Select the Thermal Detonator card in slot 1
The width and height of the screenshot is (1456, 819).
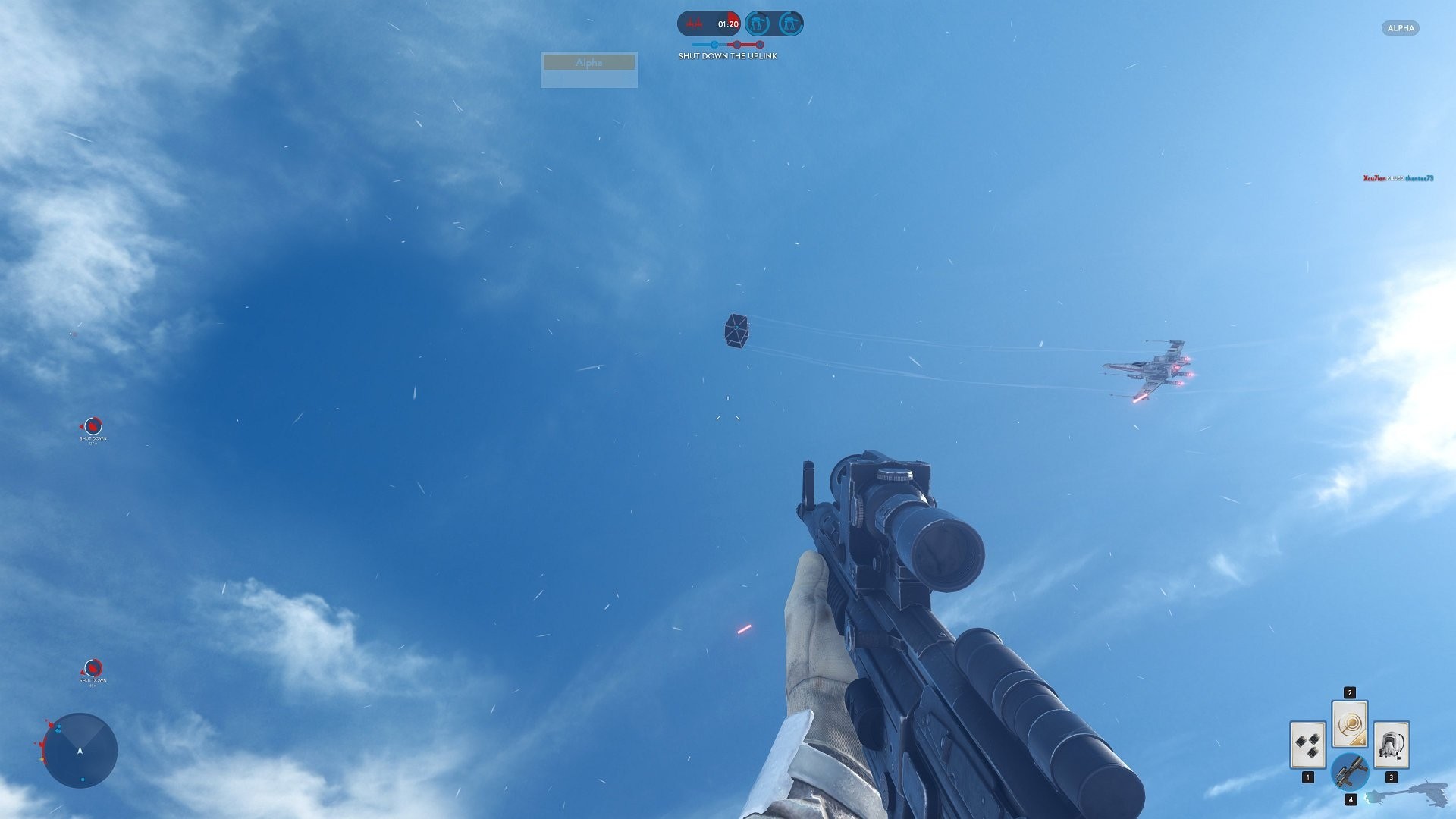pos(1308,745)
